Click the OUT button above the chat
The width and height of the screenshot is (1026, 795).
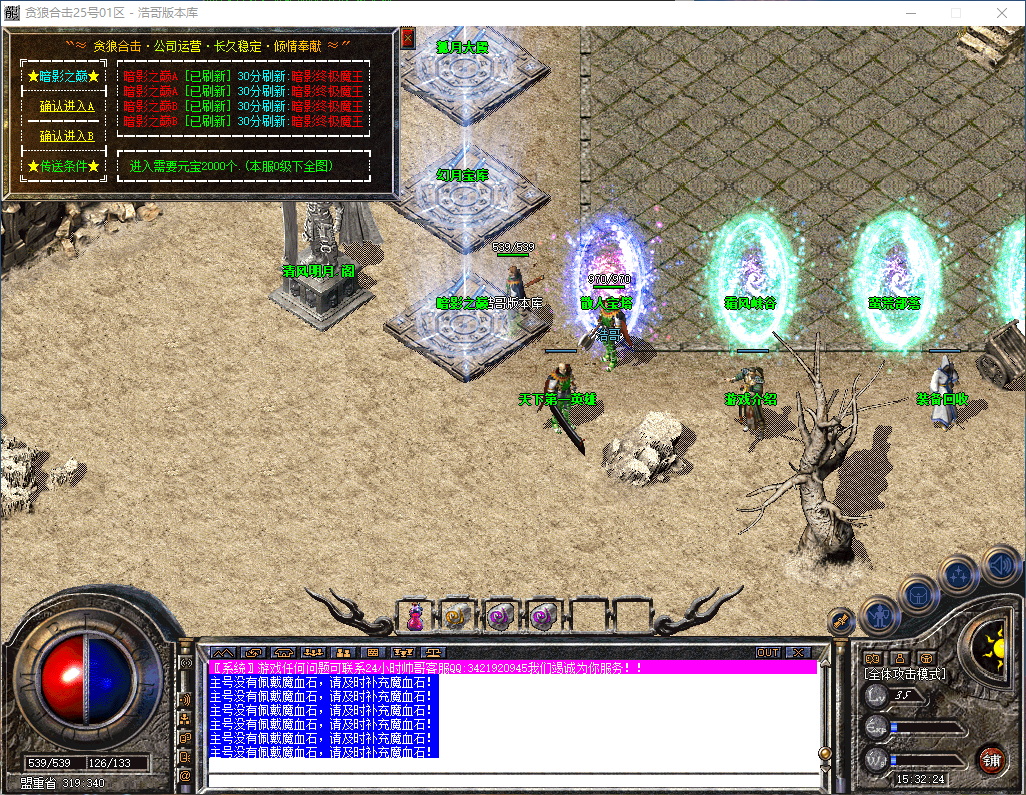[767, 652]
